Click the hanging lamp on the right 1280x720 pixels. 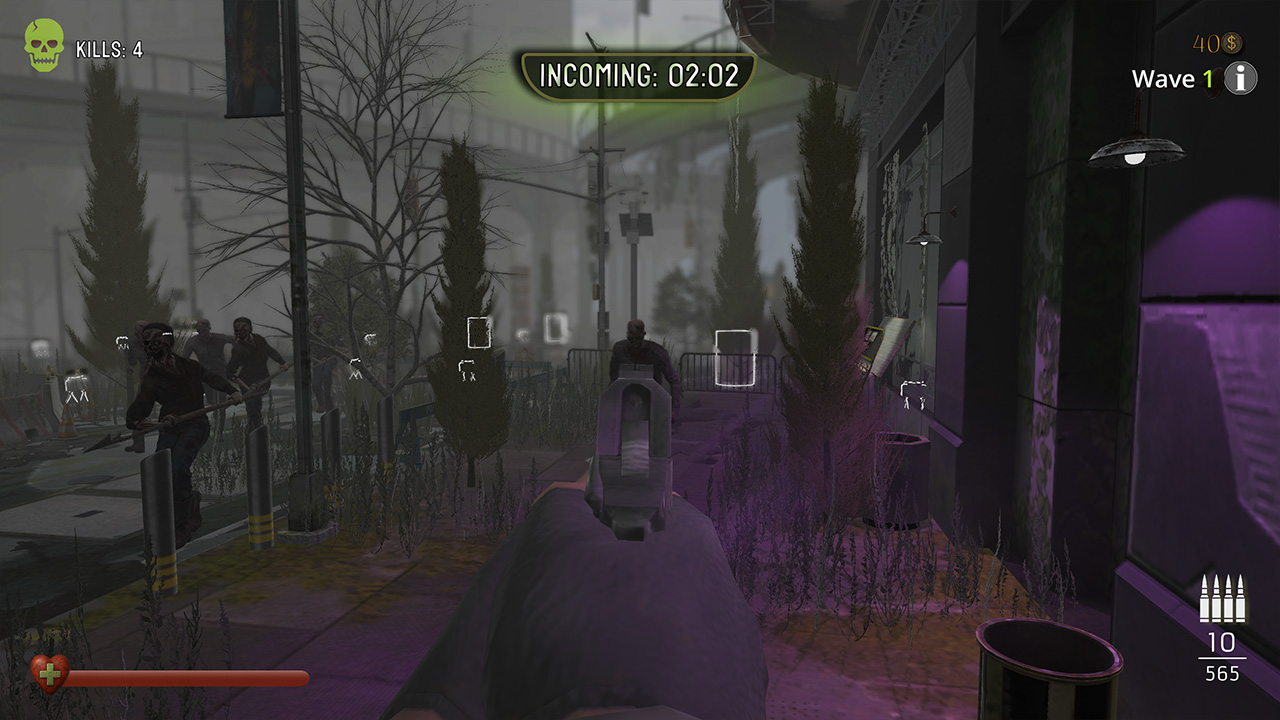coord(1137,150)
